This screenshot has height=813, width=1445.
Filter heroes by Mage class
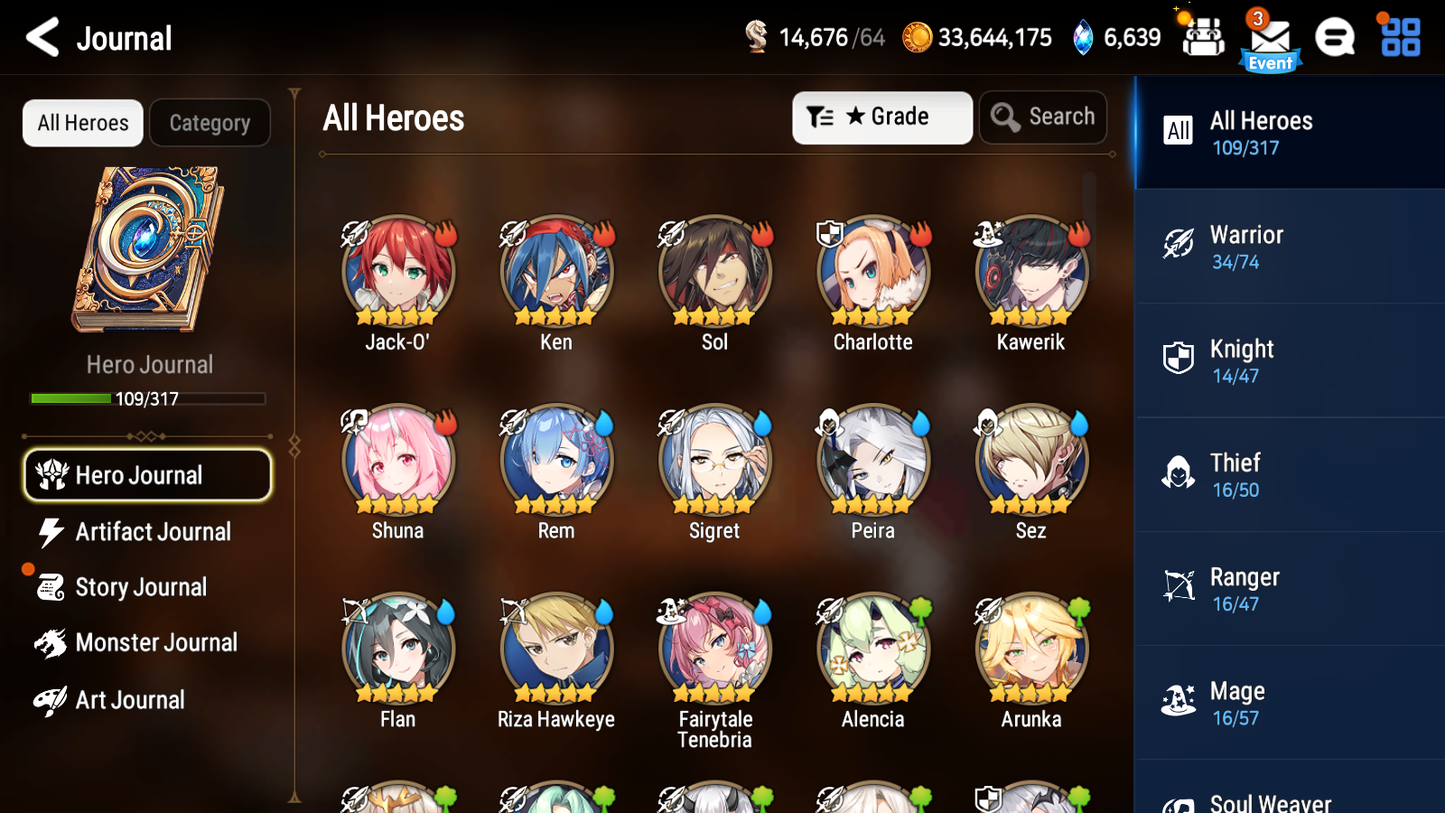pos(1289,702)
